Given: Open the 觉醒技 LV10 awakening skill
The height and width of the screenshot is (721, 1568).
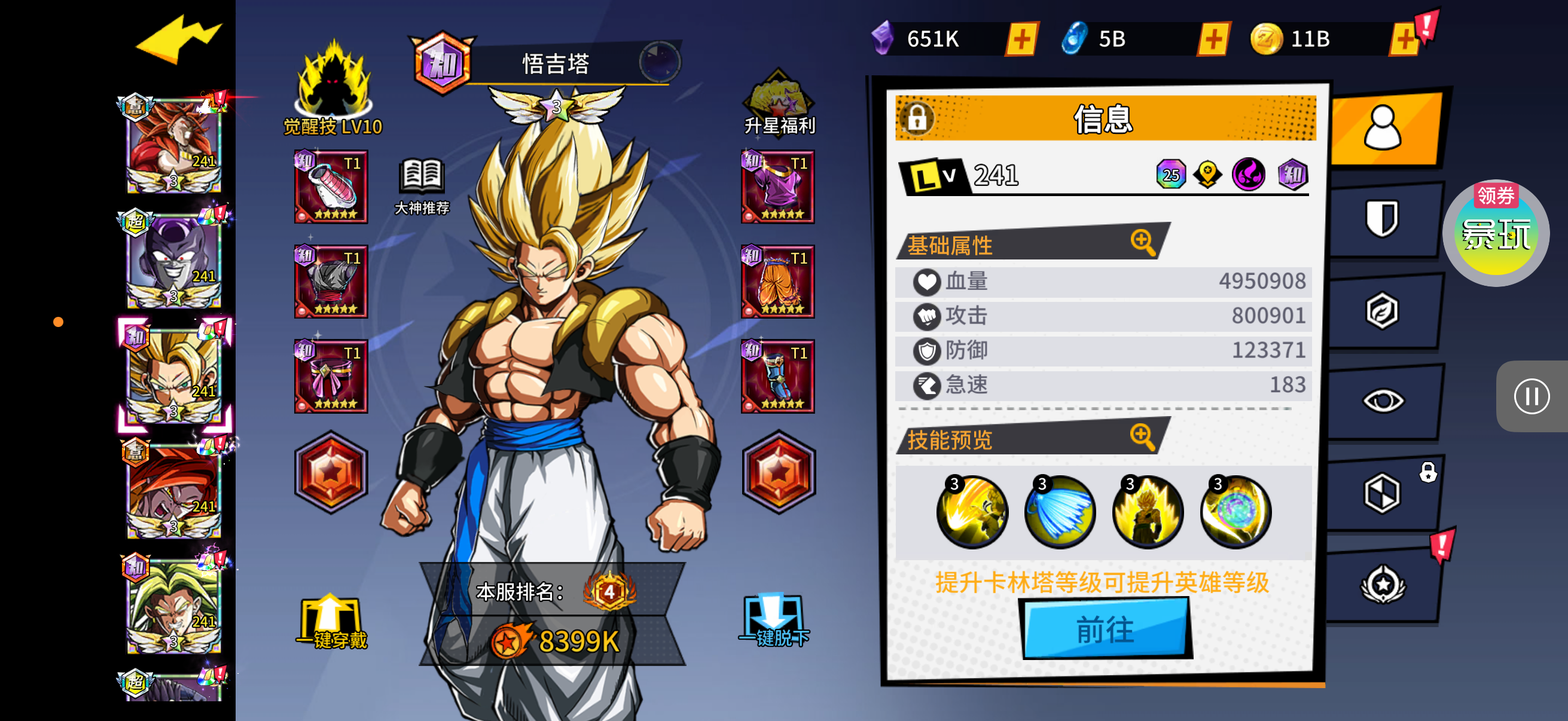Looking at the screenshot, I should (332, 88).
